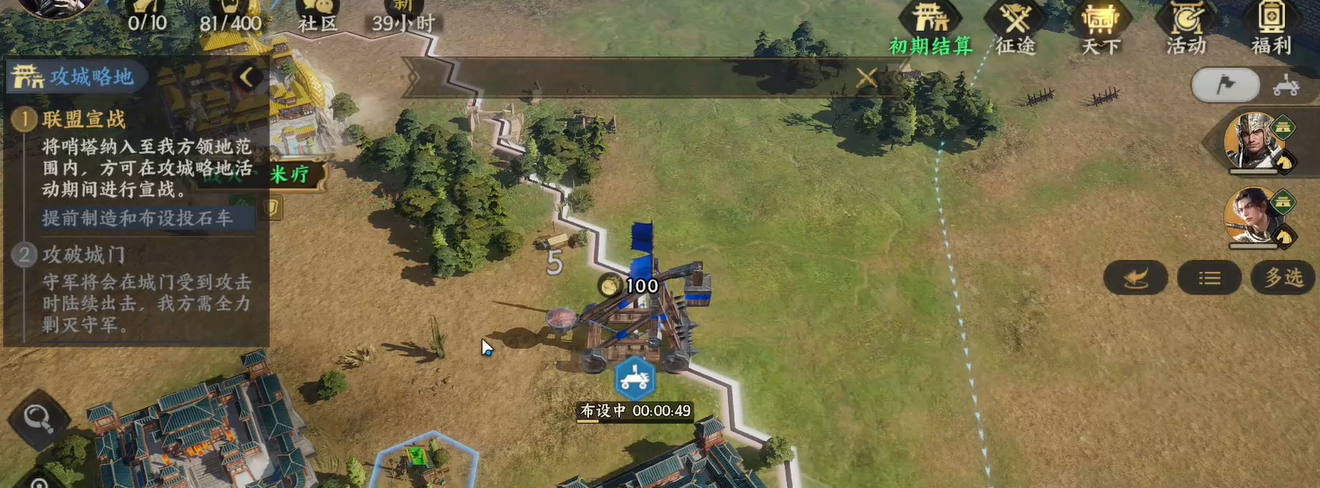Open the 天下 world menu

(1101, 26)
